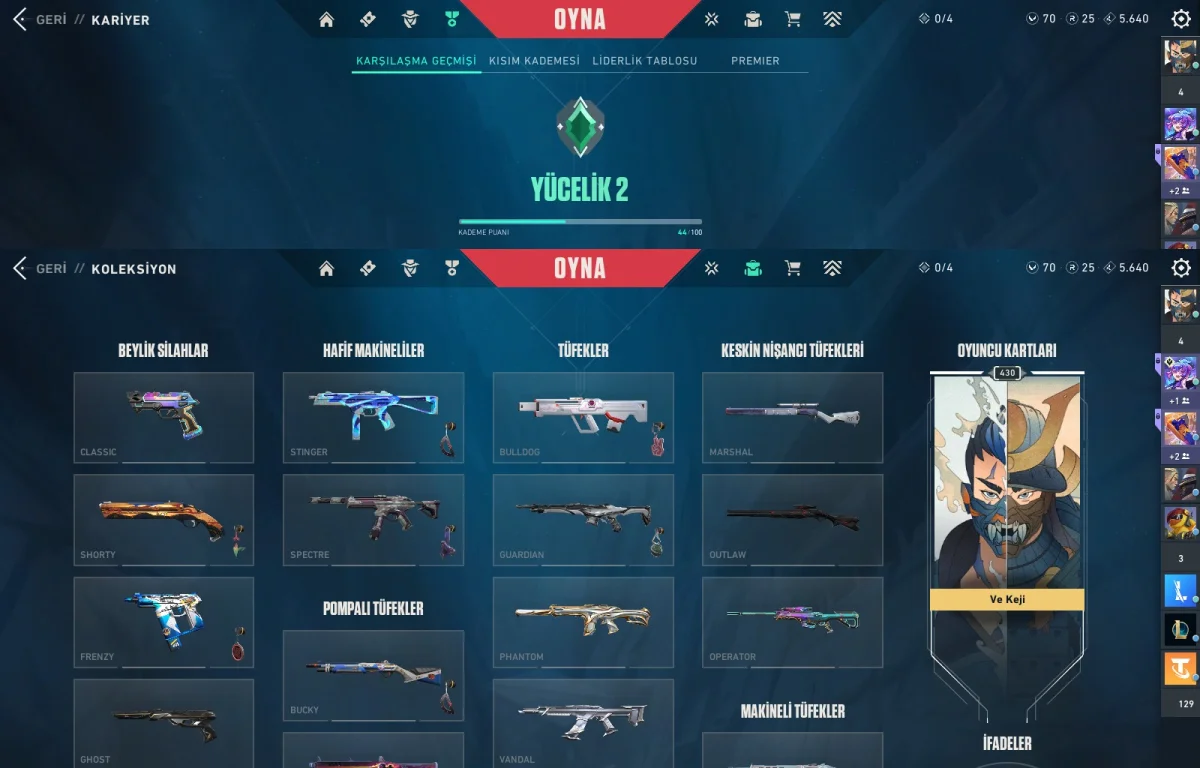Select the Premier tab
The width and height of the screenshot is (1200, 768).
755,61
